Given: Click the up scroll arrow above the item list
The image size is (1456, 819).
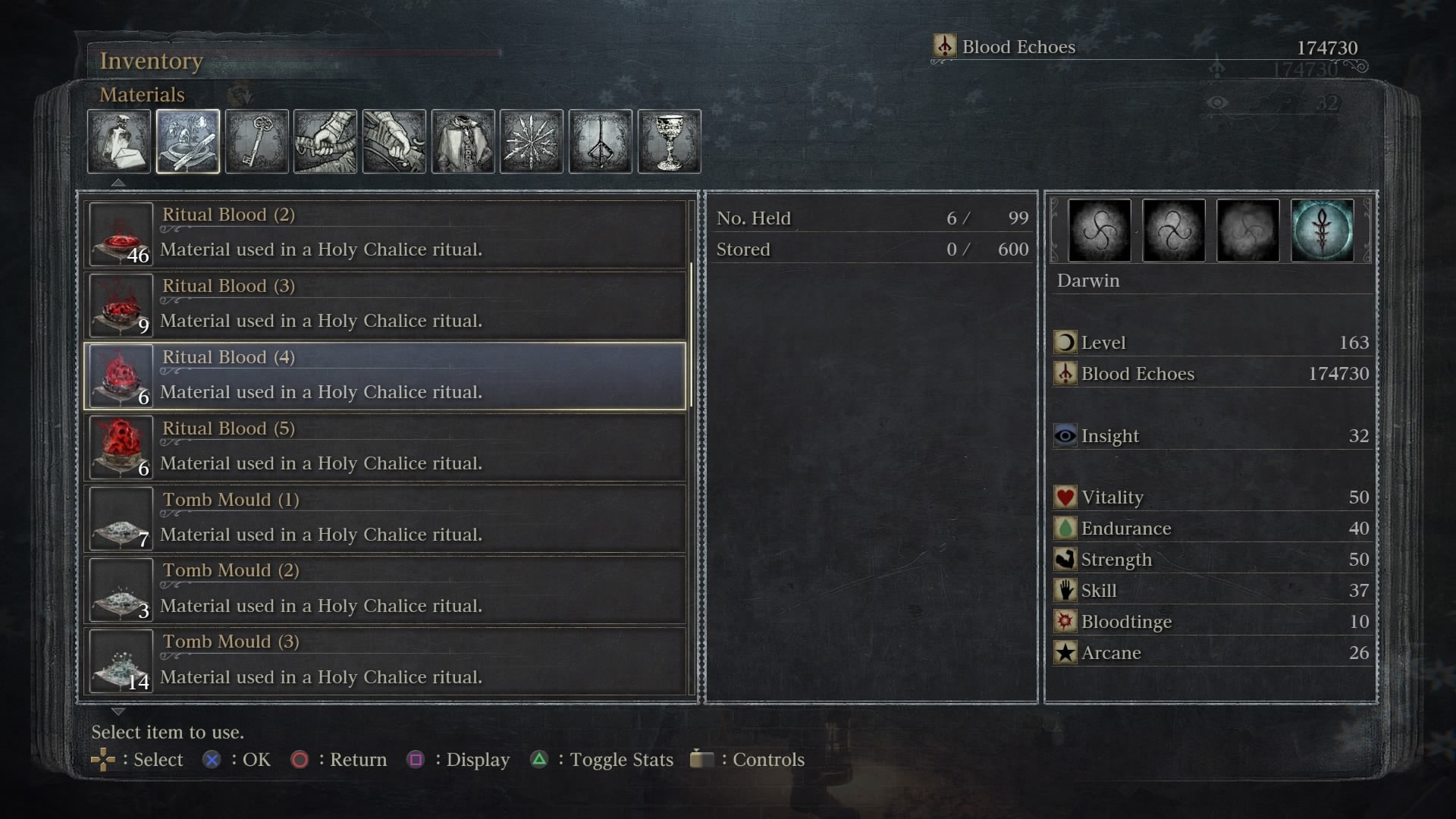Looking at the screenshot, I should click(118, 182).
